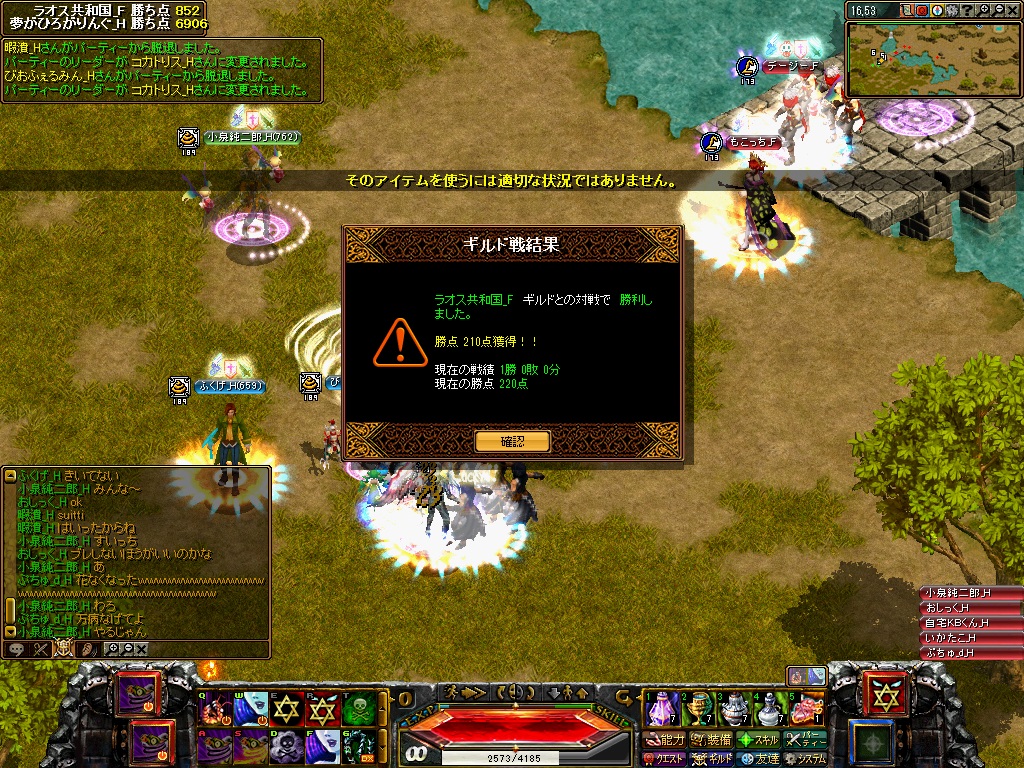The image size is (1024, 768).
Task: Close the minimap with the X button
Action: pos(1013,10)
